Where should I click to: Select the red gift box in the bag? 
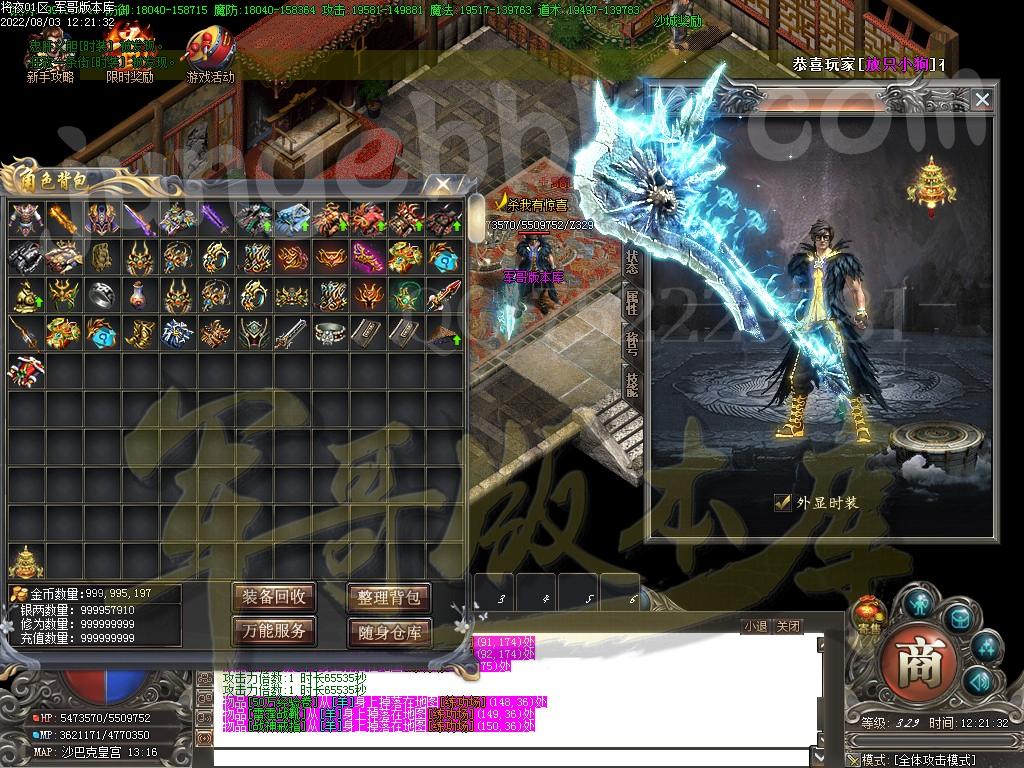pyautogui.click(x=26, y=370)
